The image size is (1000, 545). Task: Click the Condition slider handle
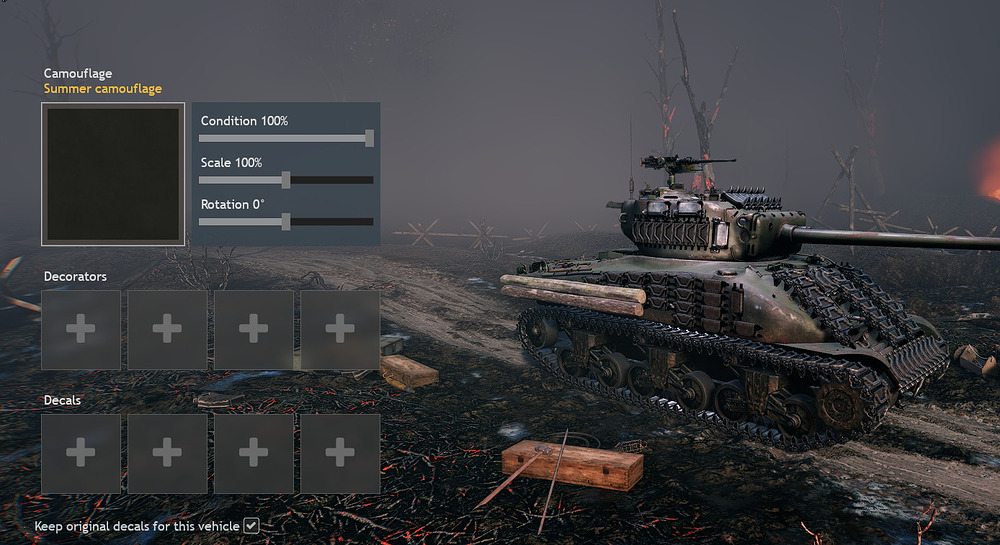pyautogui.click(x=369, y=138)
